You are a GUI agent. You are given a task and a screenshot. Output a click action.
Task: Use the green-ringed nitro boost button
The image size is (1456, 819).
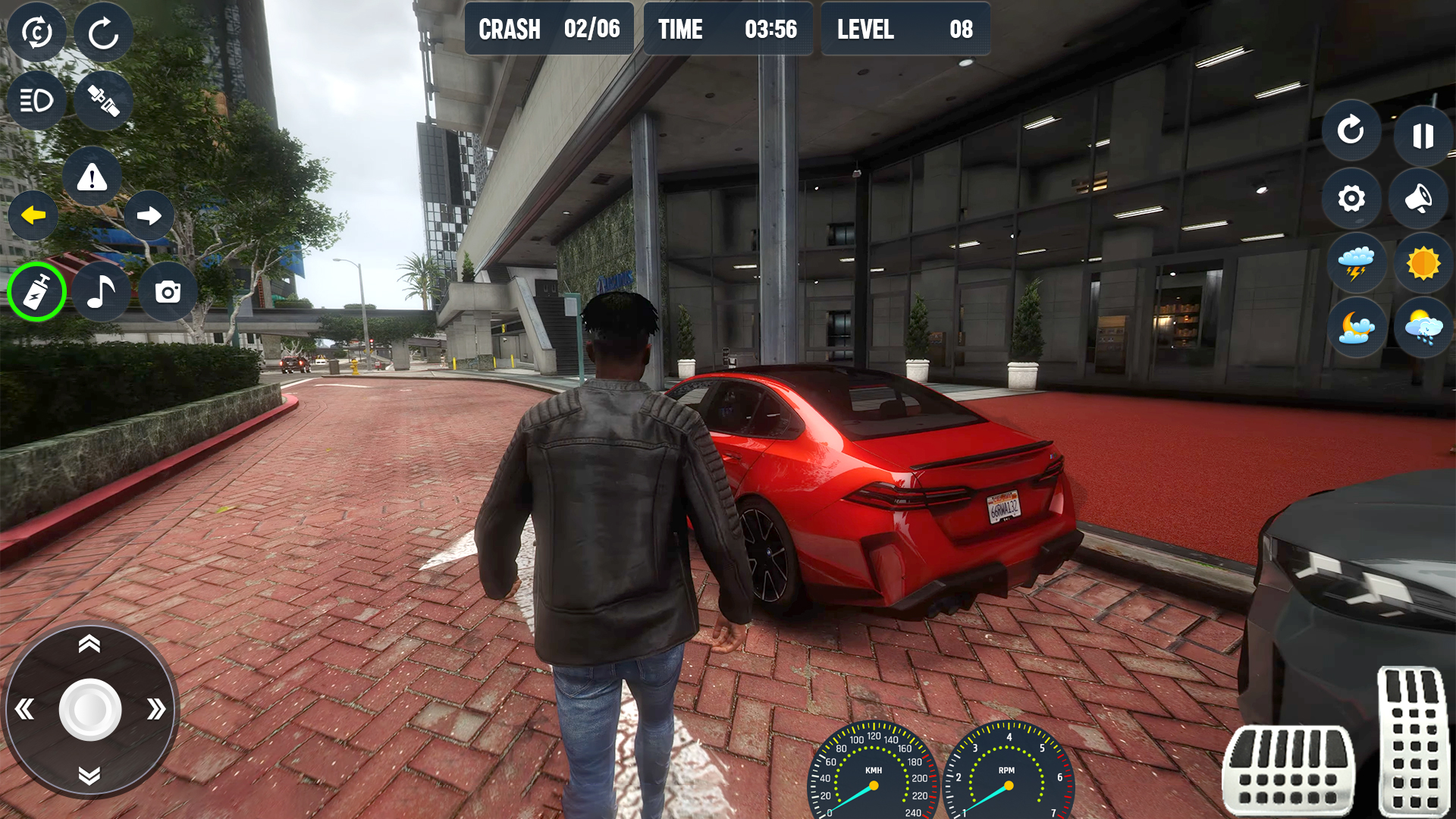pyautogui.click(x=36, y=292)
